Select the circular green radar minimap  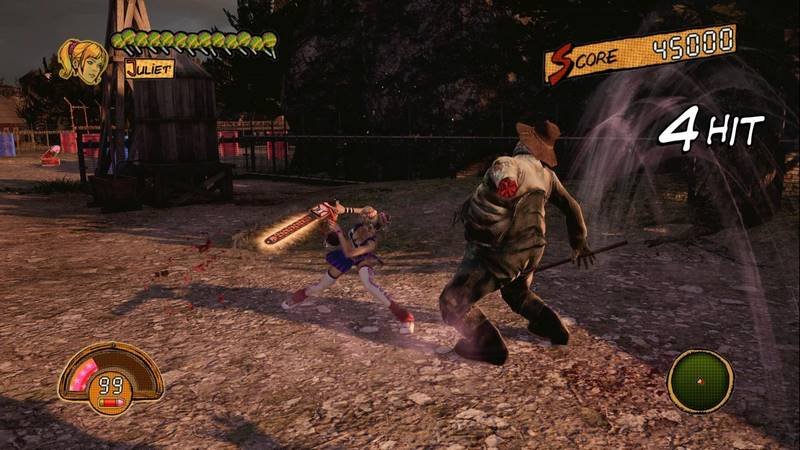tap(700, 380)
